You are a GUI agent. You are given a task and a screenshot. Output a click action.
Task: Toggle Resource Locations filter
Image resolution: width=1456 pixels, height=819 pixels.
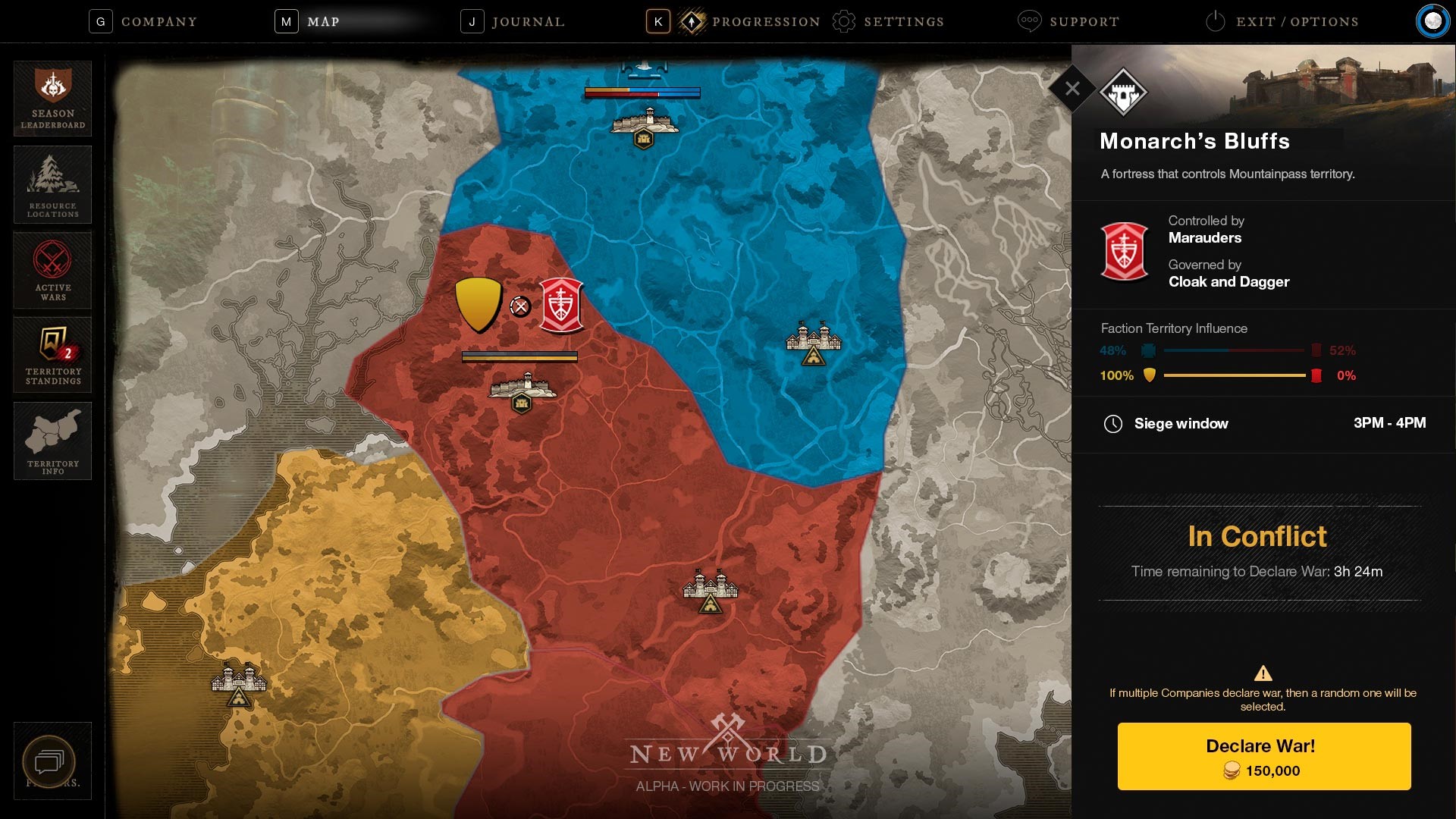tap(53, 184)
